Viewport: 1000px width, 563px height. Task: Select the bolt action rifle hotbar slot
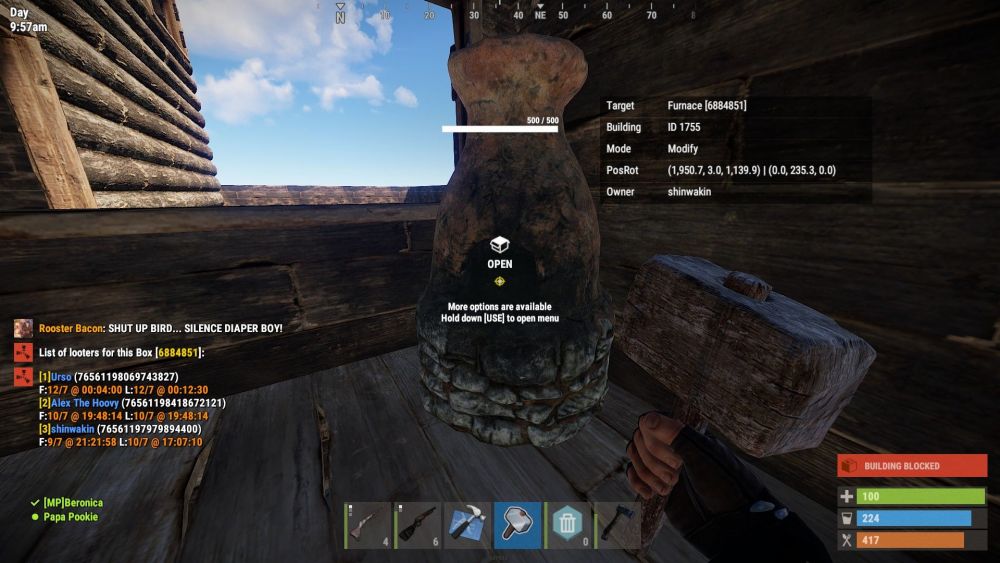point(369,526)
